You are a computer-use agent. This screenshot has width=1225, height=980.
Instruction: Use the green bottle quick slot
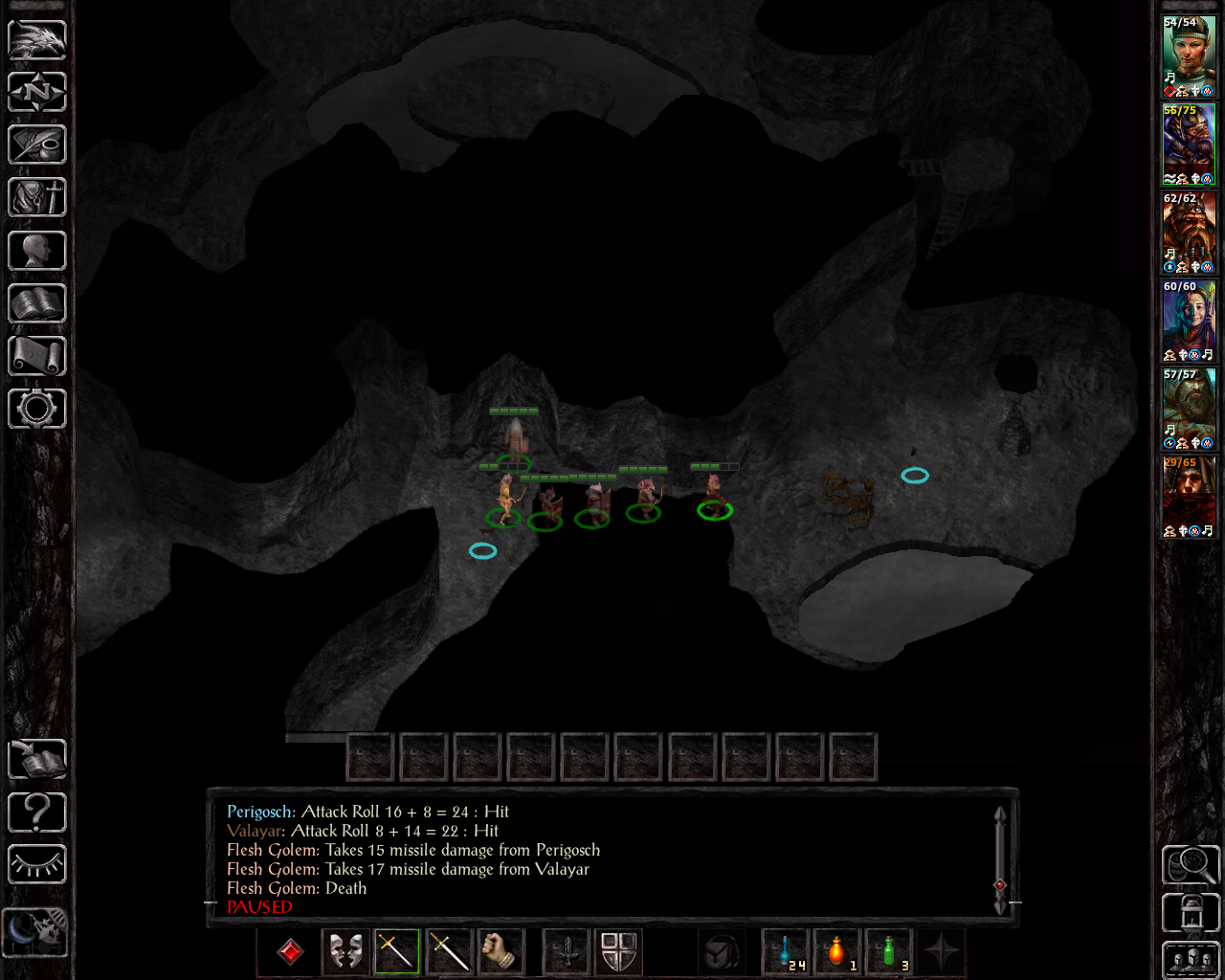point(889,952)
